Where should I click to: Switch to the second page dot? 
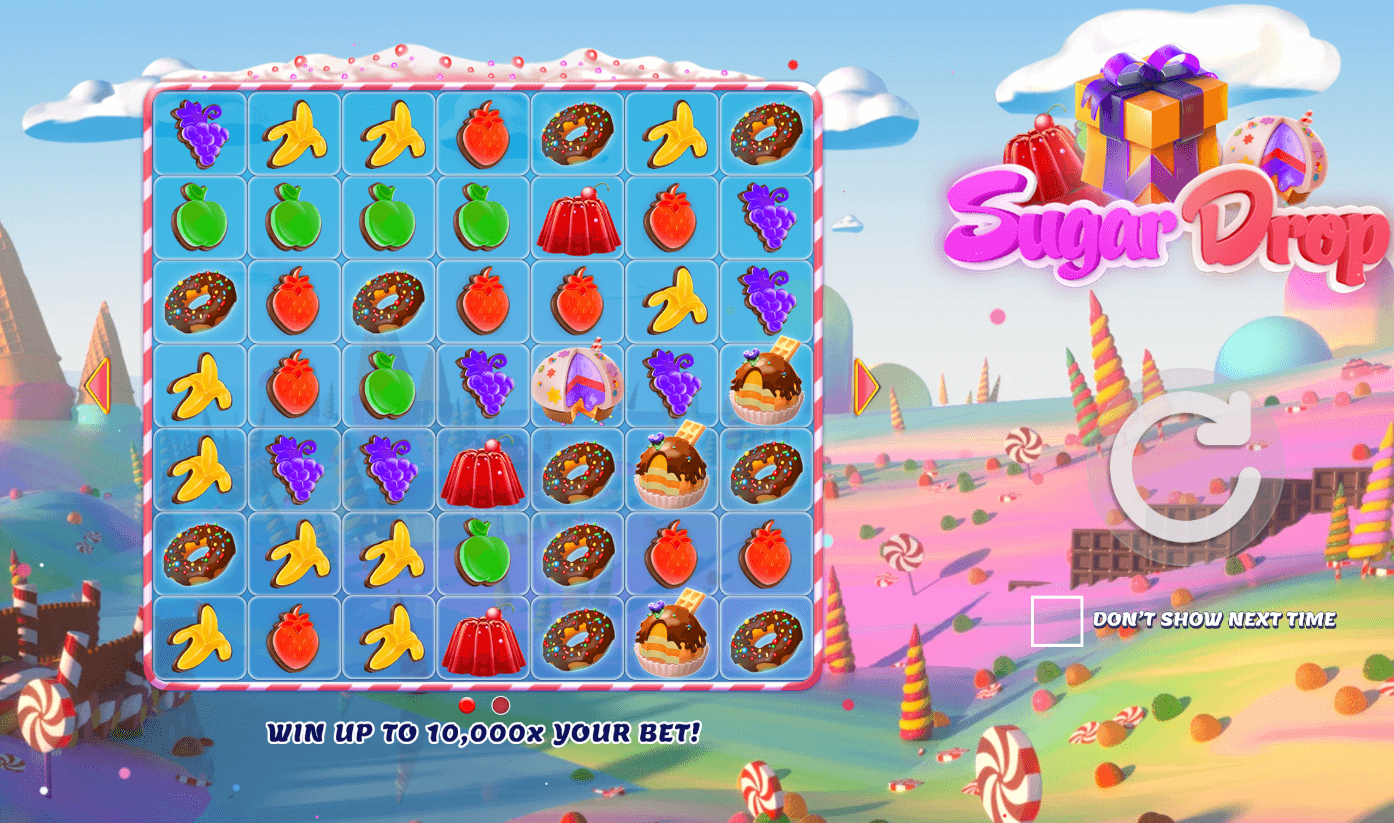coord(501,705)
